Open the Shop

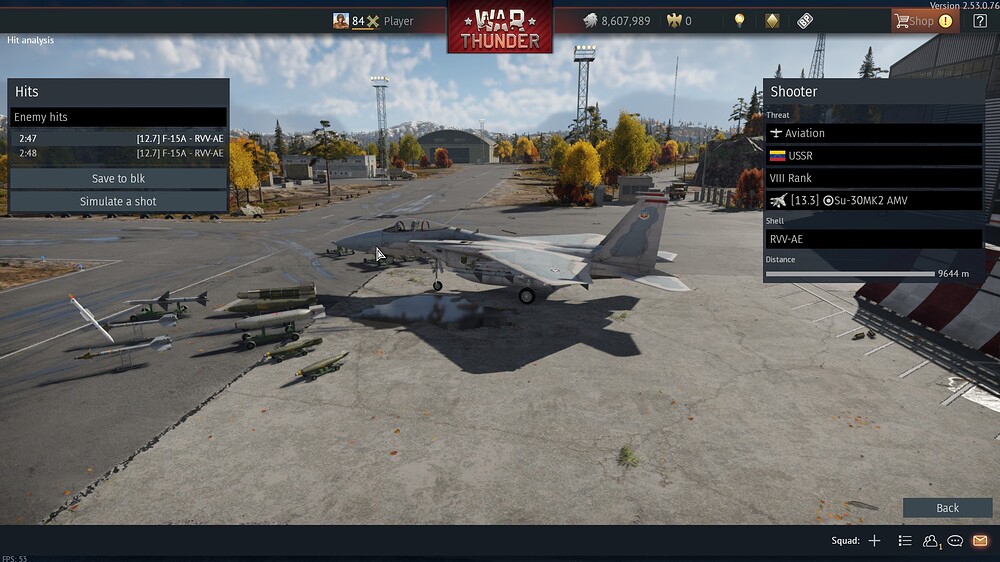coord(923,21)
